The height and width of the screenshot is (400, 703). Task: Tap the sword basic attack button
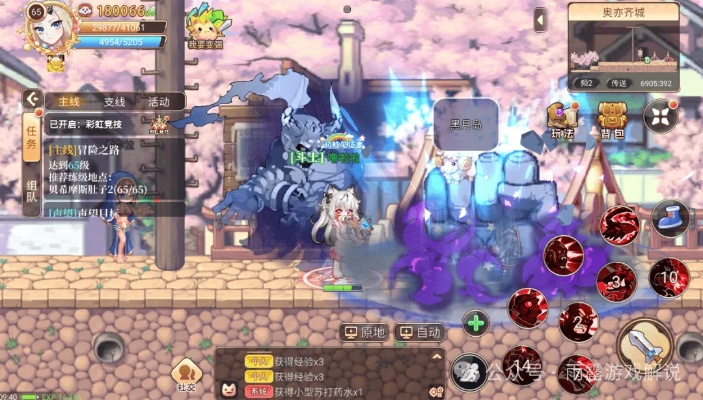(643, 345)
